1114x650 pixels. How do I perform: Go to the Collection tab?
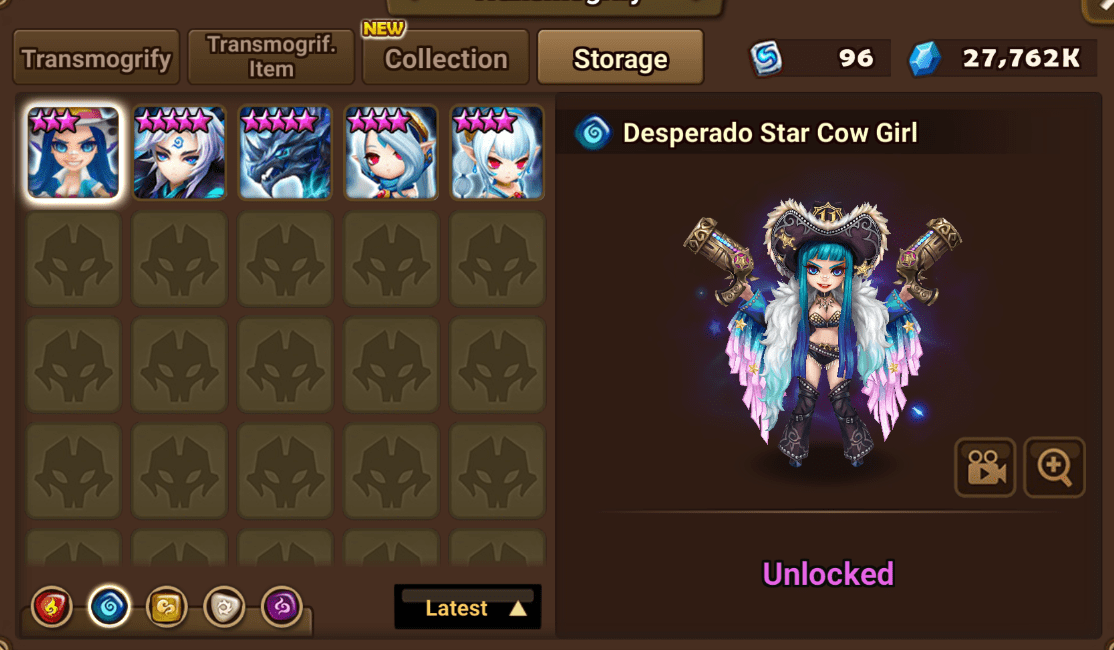446,59
